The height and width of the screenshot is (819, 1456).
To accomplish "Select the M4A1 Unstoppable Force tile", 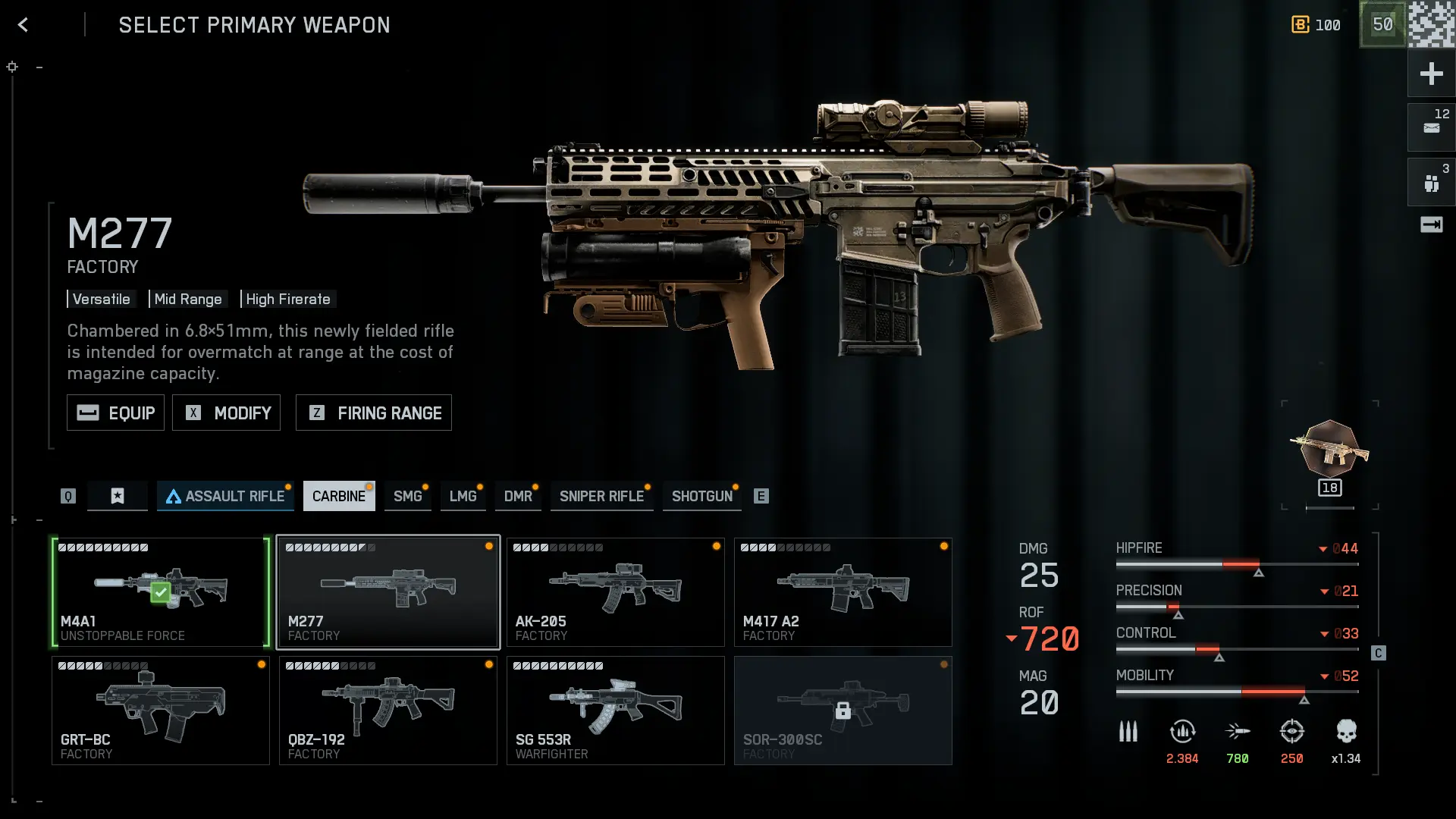I will [160, 592].
